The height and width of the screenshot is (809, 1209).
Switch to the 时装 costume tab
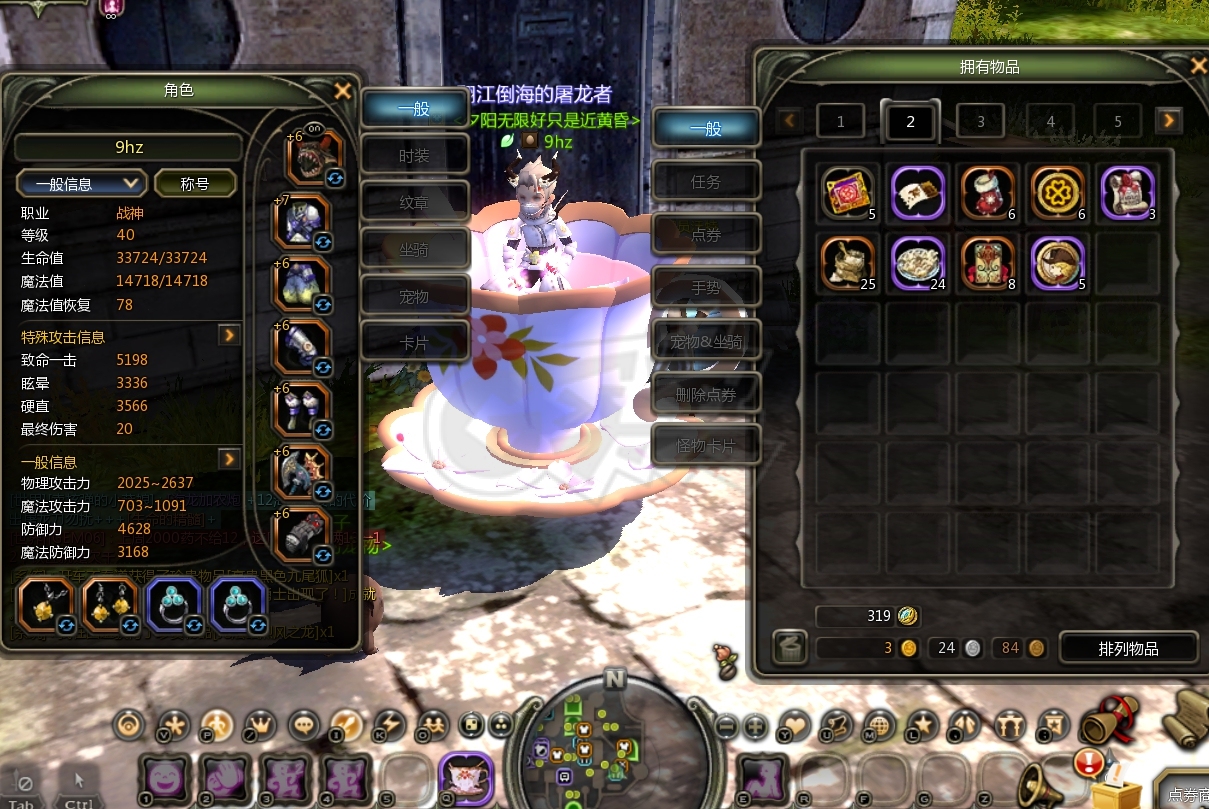414,155
